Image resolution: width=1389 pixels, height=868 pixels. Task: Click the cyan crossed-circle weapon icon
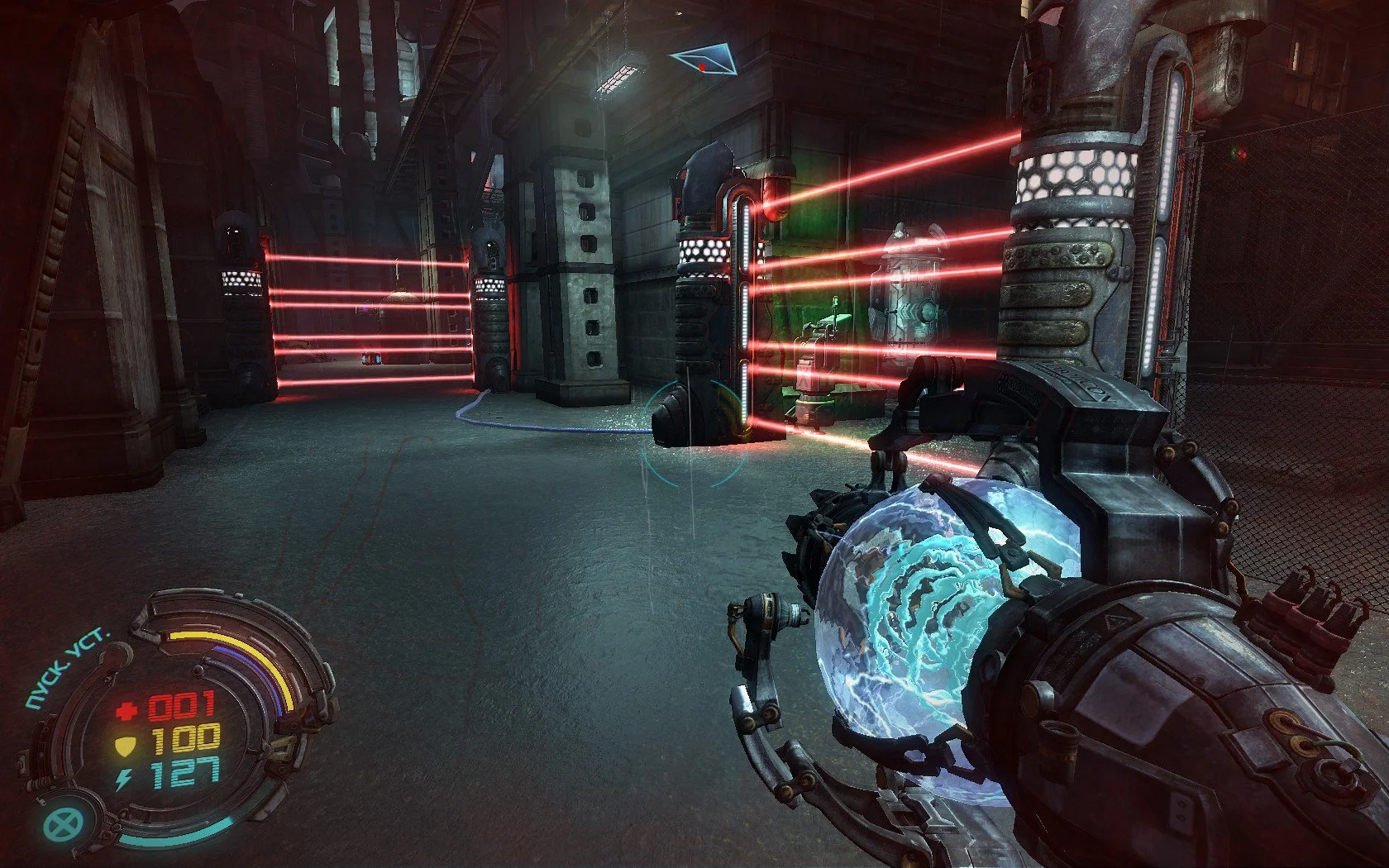60,823
